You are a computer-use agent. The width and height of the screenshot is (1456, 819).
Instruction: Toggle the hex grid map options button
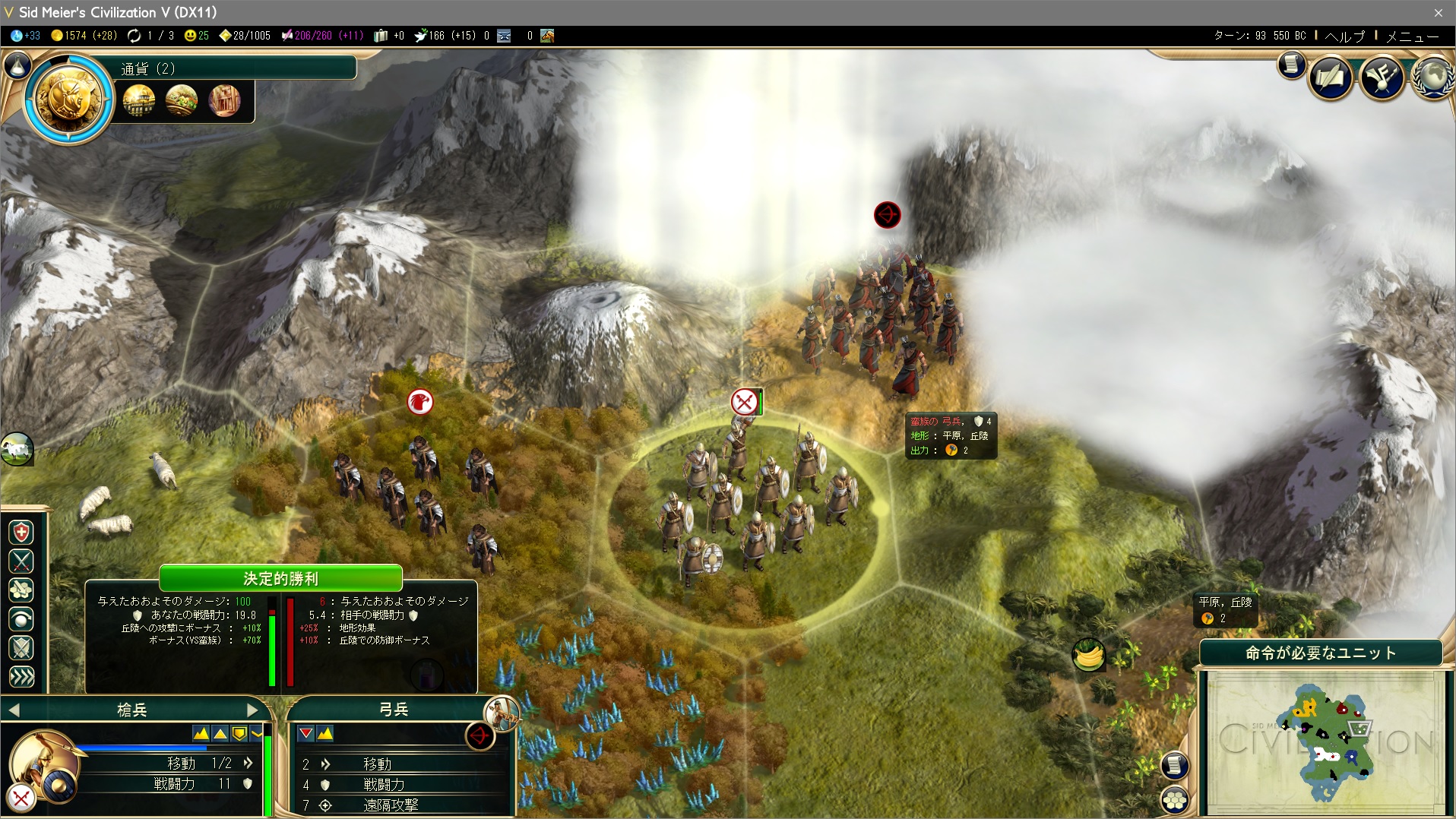tap(1175, 799)
